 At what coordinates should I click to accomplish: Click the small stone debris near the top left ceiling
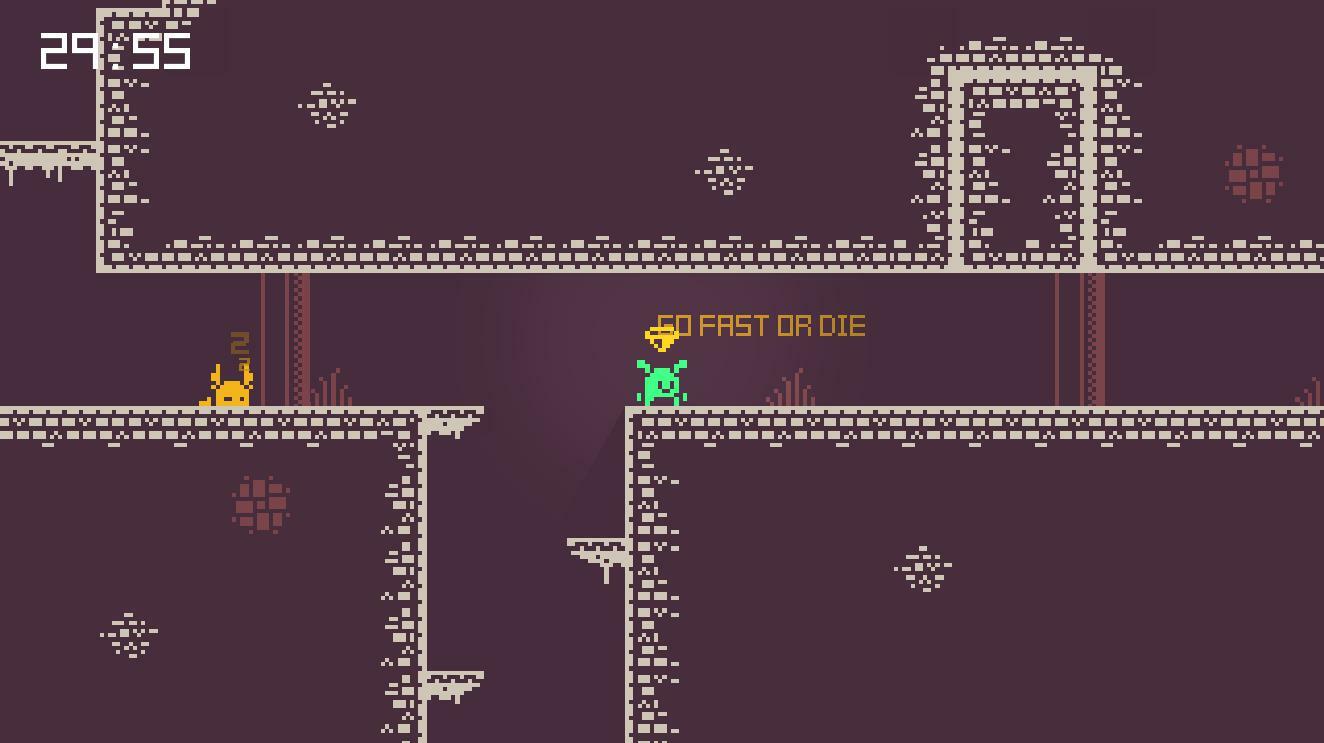pos(325,103)
